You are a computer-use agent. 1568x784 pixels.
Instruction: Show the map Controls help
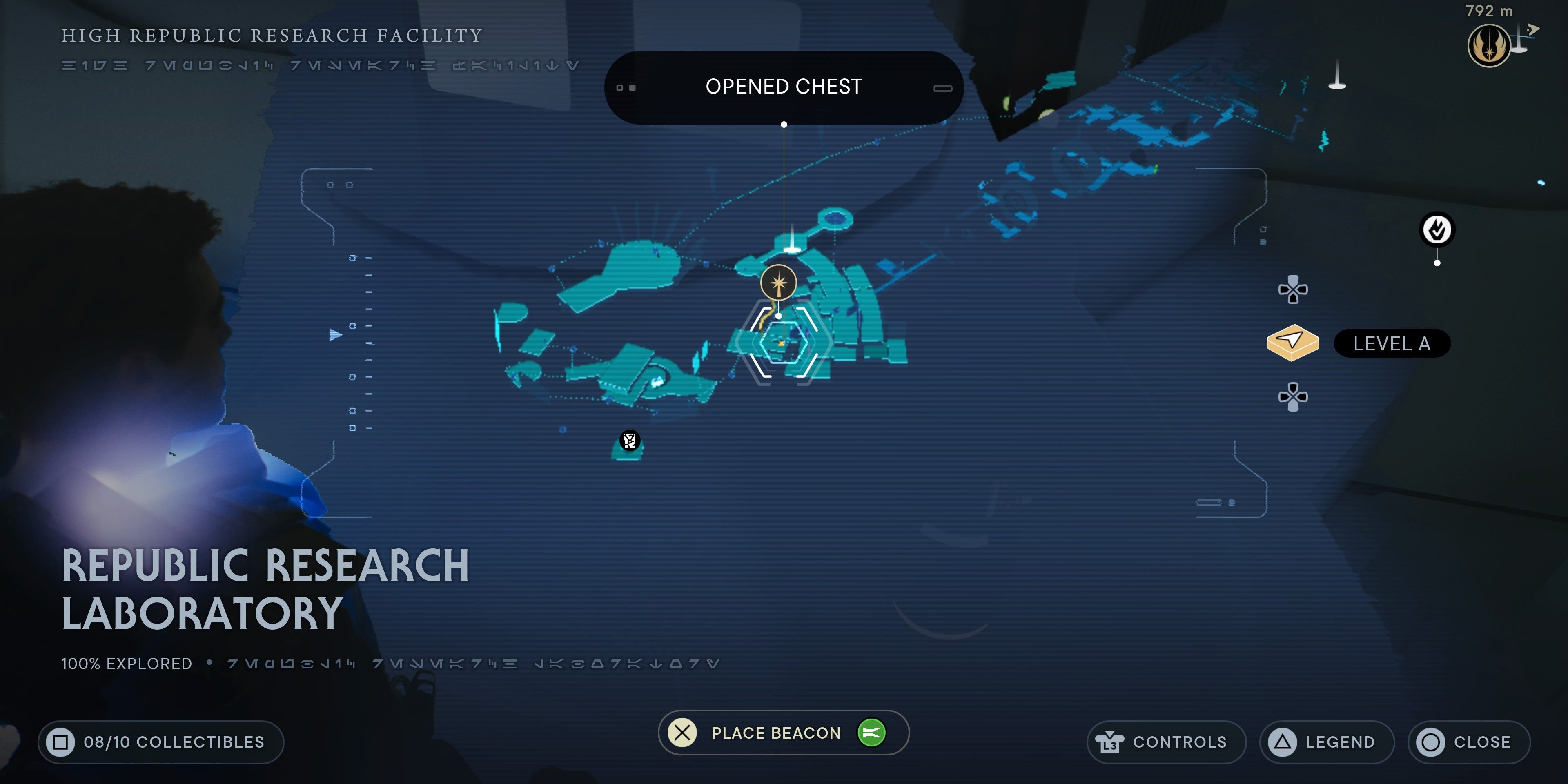pos(1166,742)
